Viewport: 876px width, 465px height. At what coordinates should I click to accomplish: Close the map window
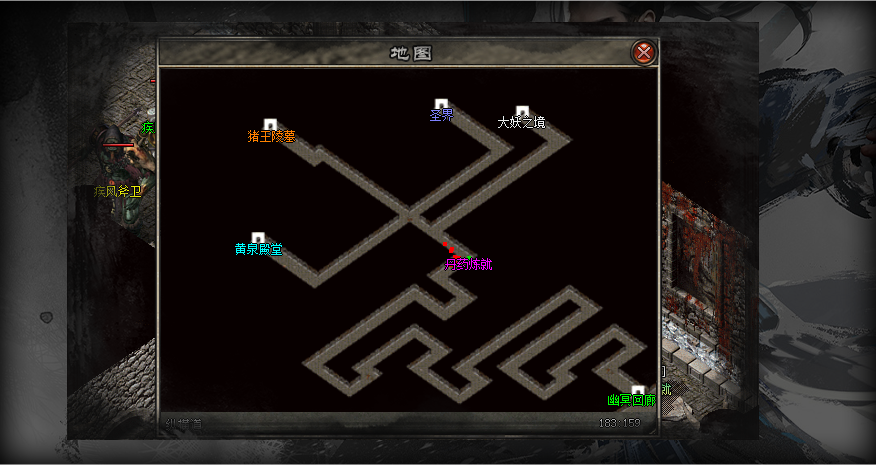pyautogui.click(x=645, y=52)
